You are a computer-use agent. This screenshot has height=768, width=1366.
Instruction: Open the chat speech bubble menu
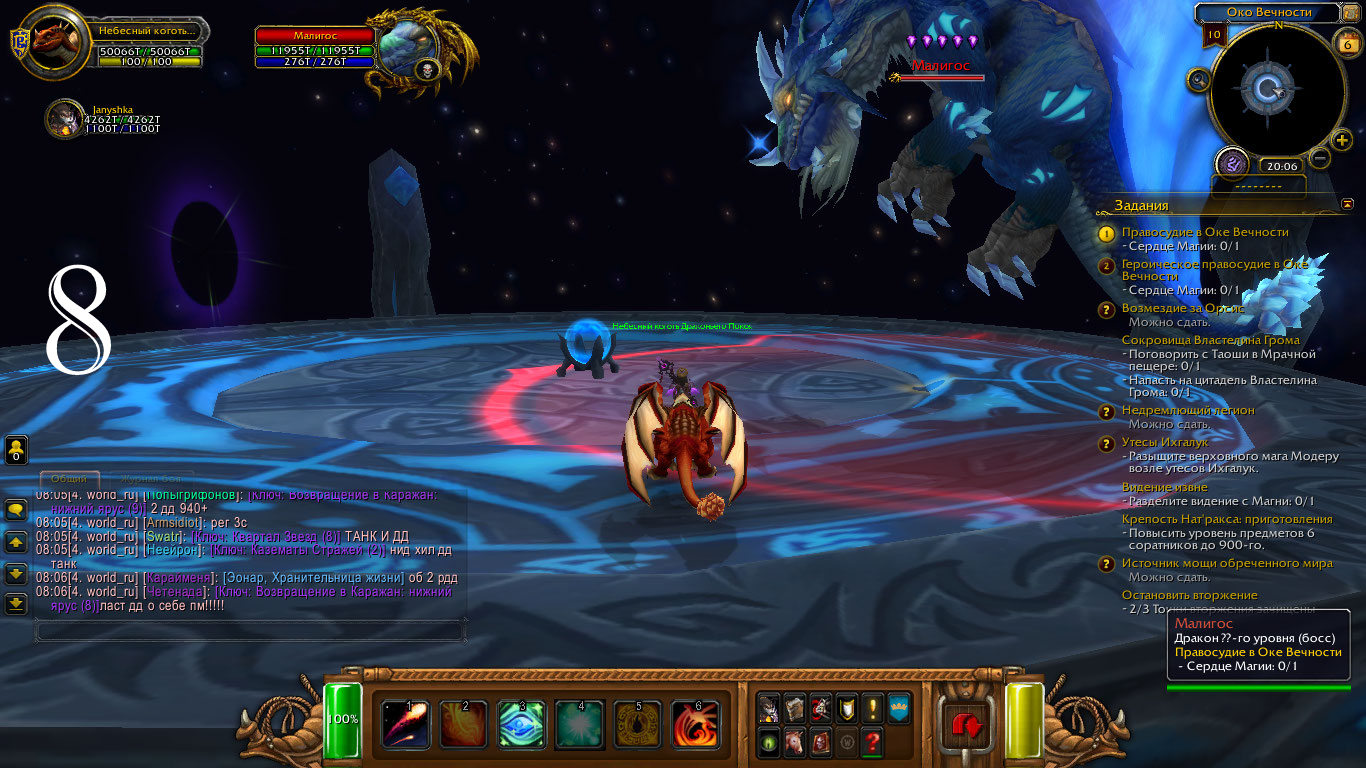(x=16, y=510)
